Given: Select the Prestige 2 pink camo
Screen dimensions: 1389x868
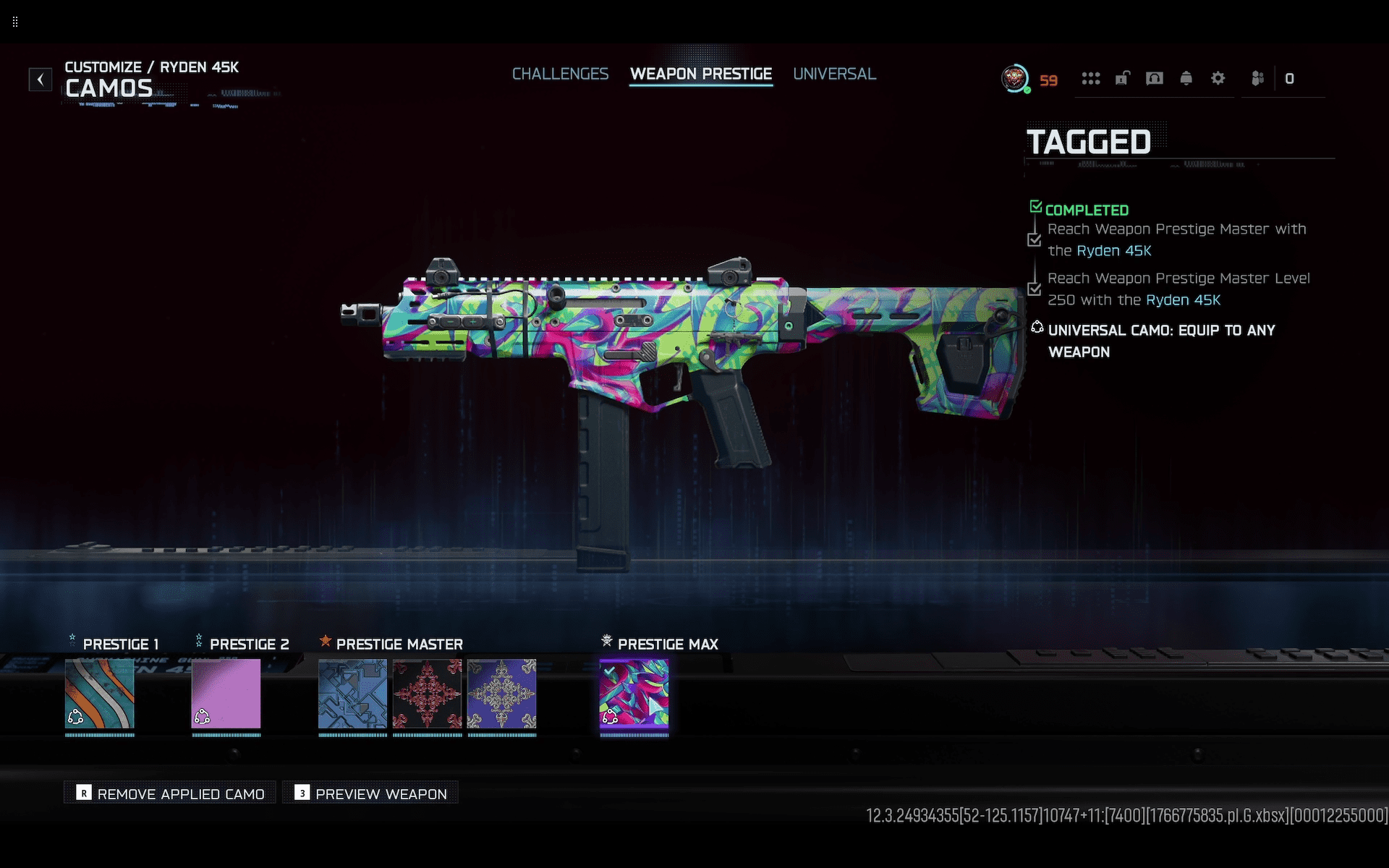Looking at the screenshot, I should [x=226, y=694].
